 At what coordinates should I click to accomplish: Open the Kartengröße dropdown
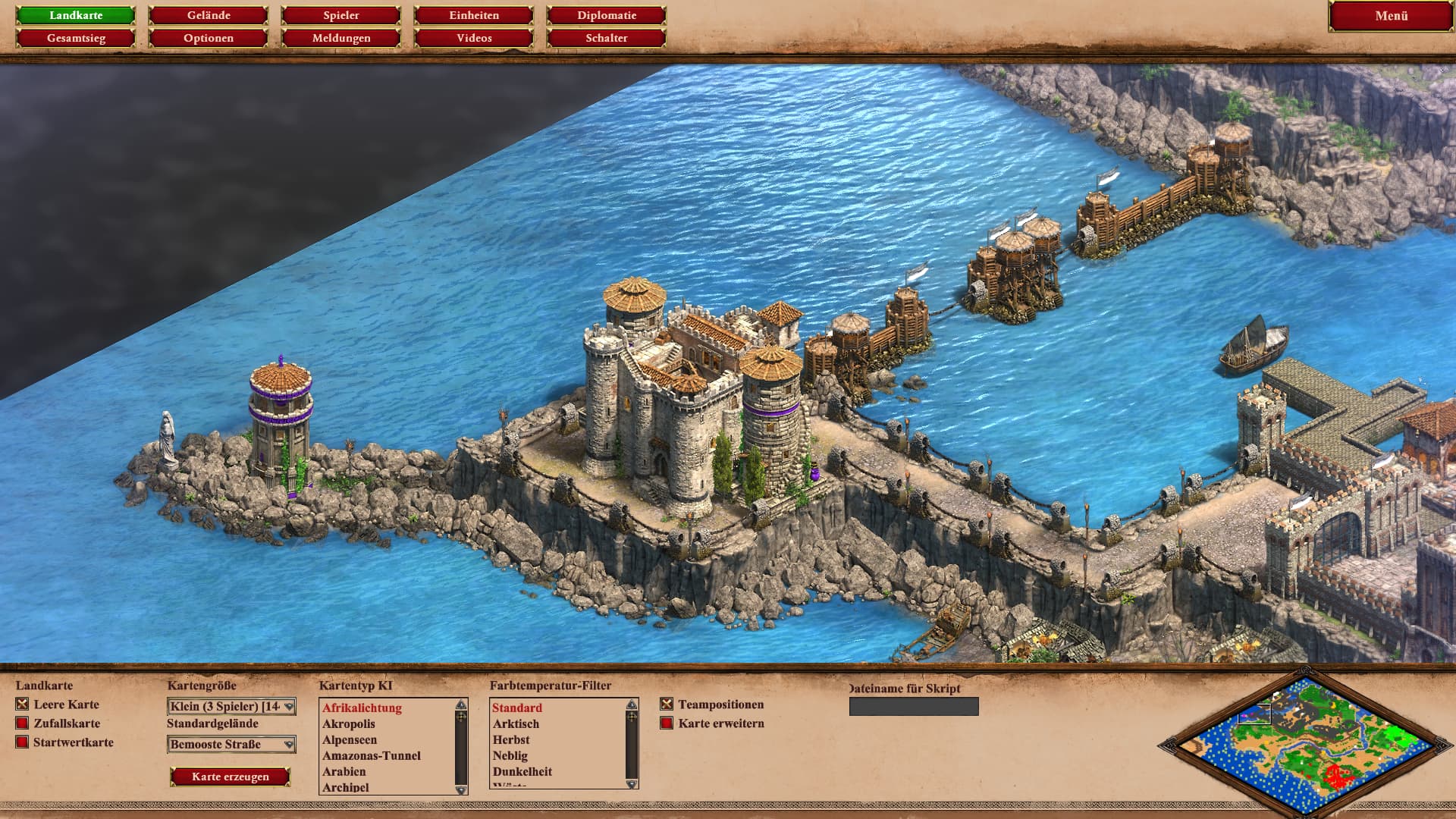(x=231, y=707)
